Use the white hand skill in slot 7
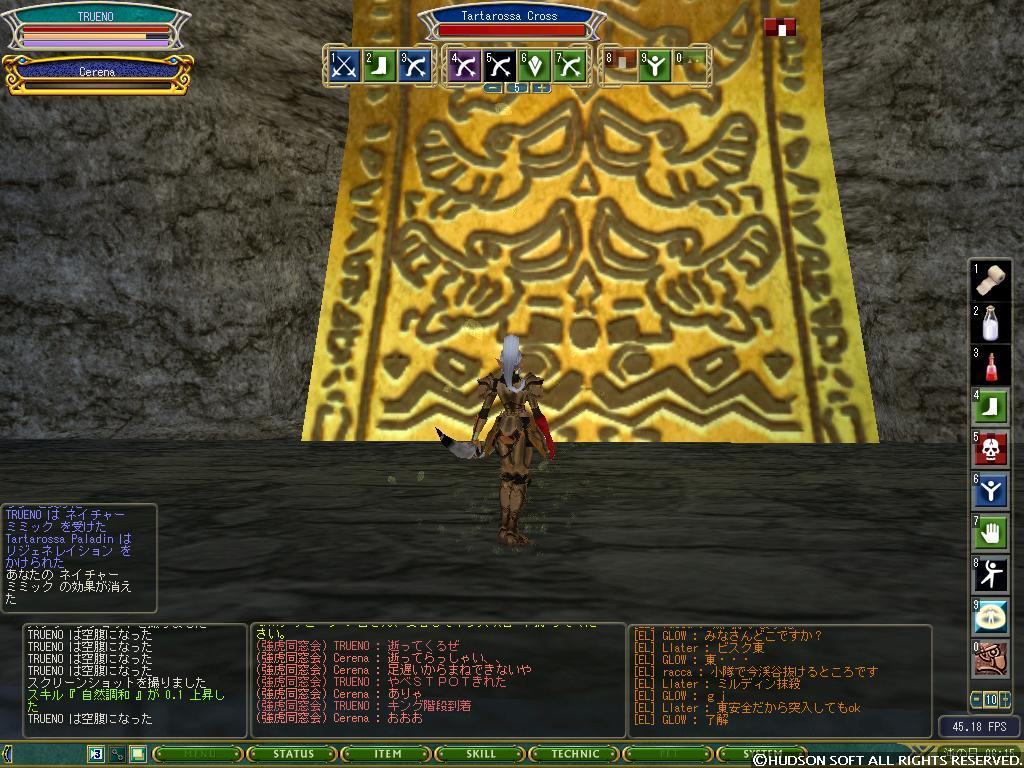1024x768 pixels. [991, 533]
